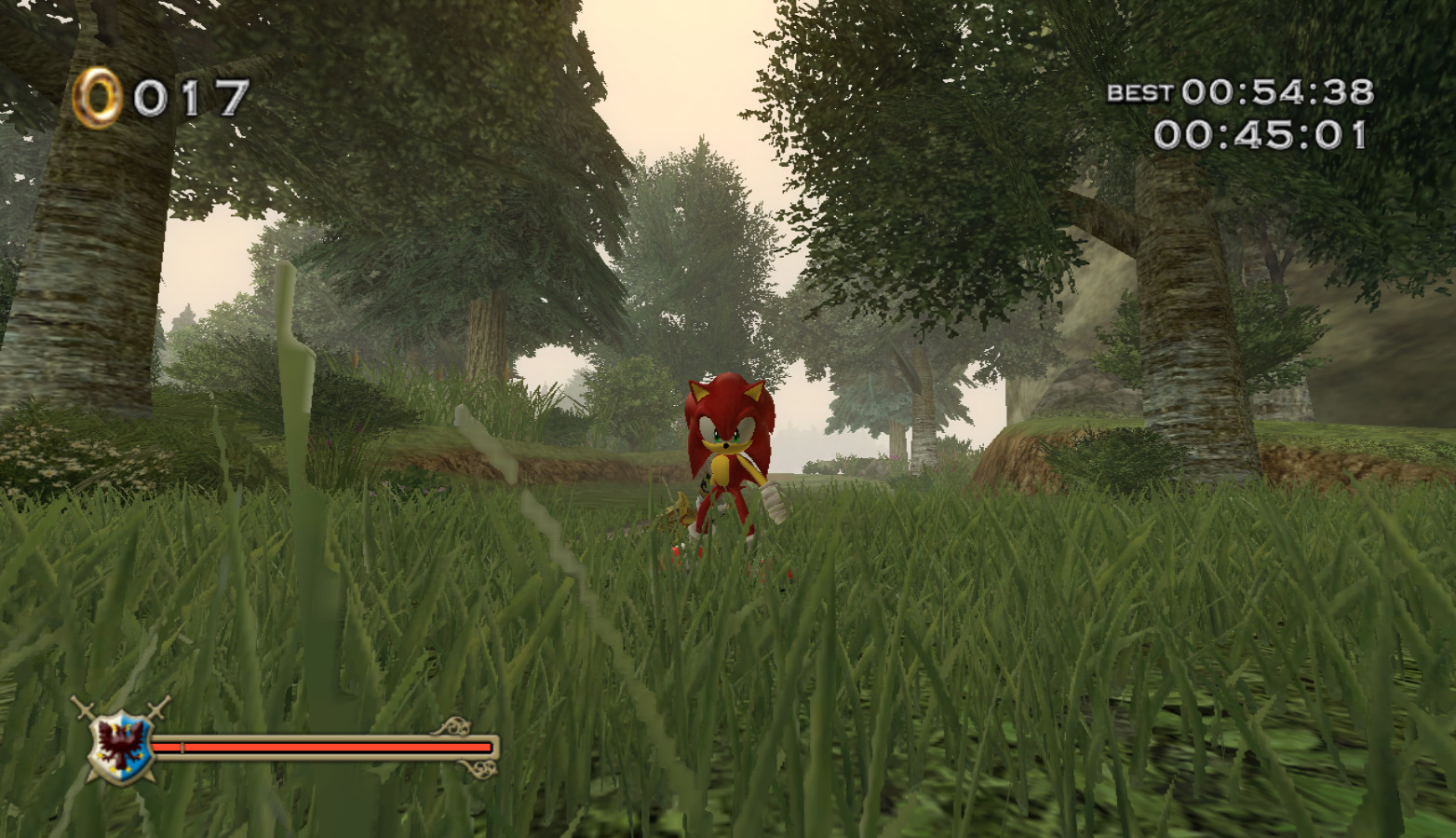Screen dimensions: 1456x838
Task: Click the orange health gauge fill
Action: (326, 748)
